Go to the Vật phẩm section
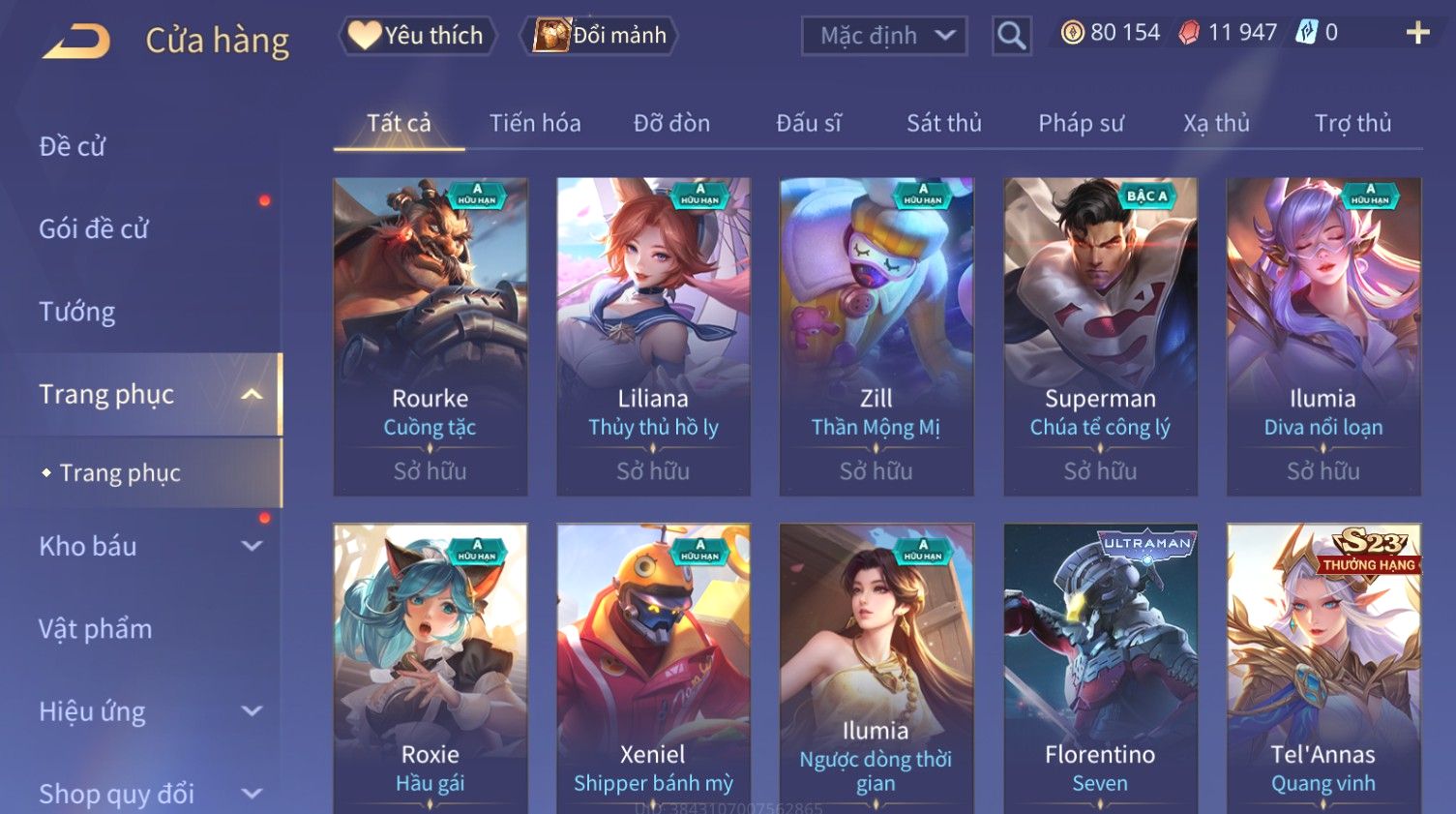The height and width of the screenshot is (814, 1456). point(96,629)
